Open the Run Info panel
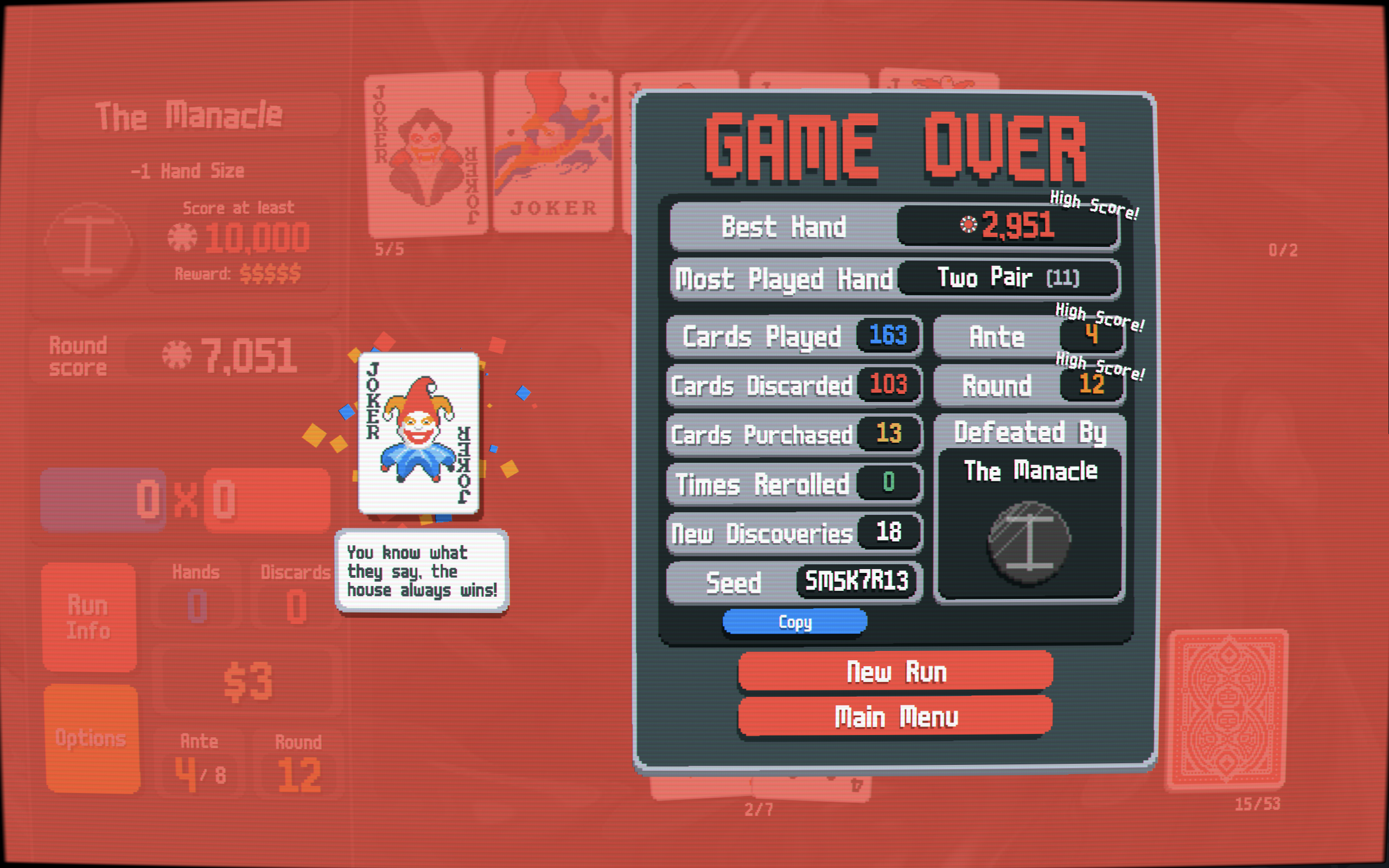 coord(89,617)
